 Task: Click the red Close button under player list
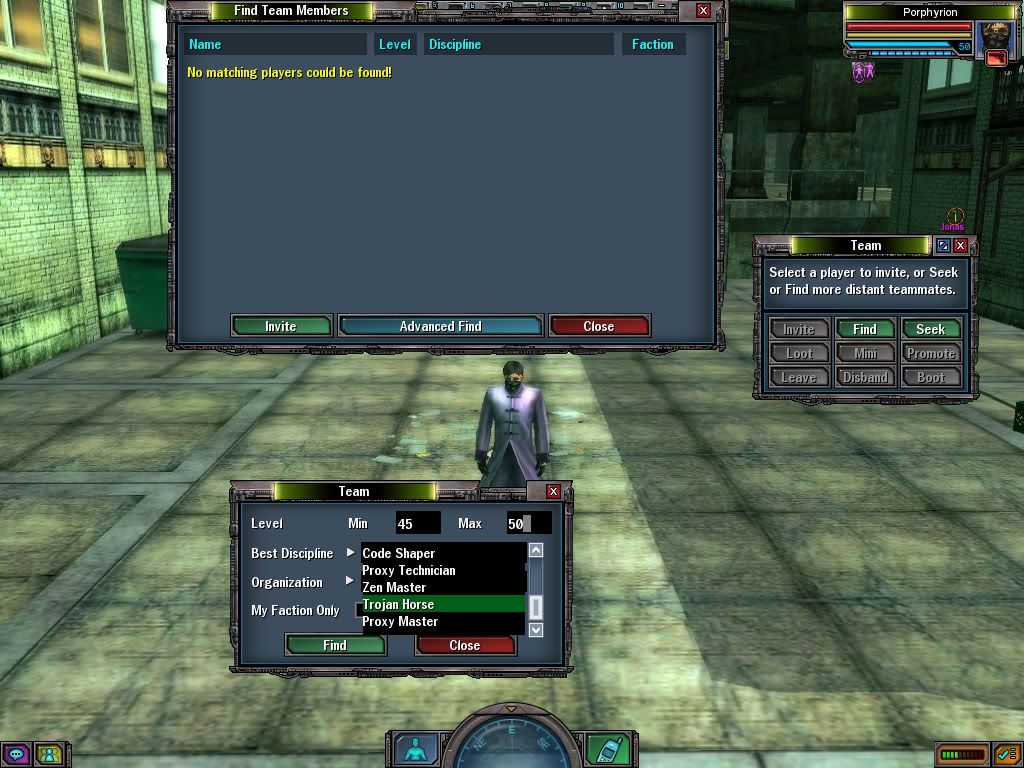coord(599,326)
